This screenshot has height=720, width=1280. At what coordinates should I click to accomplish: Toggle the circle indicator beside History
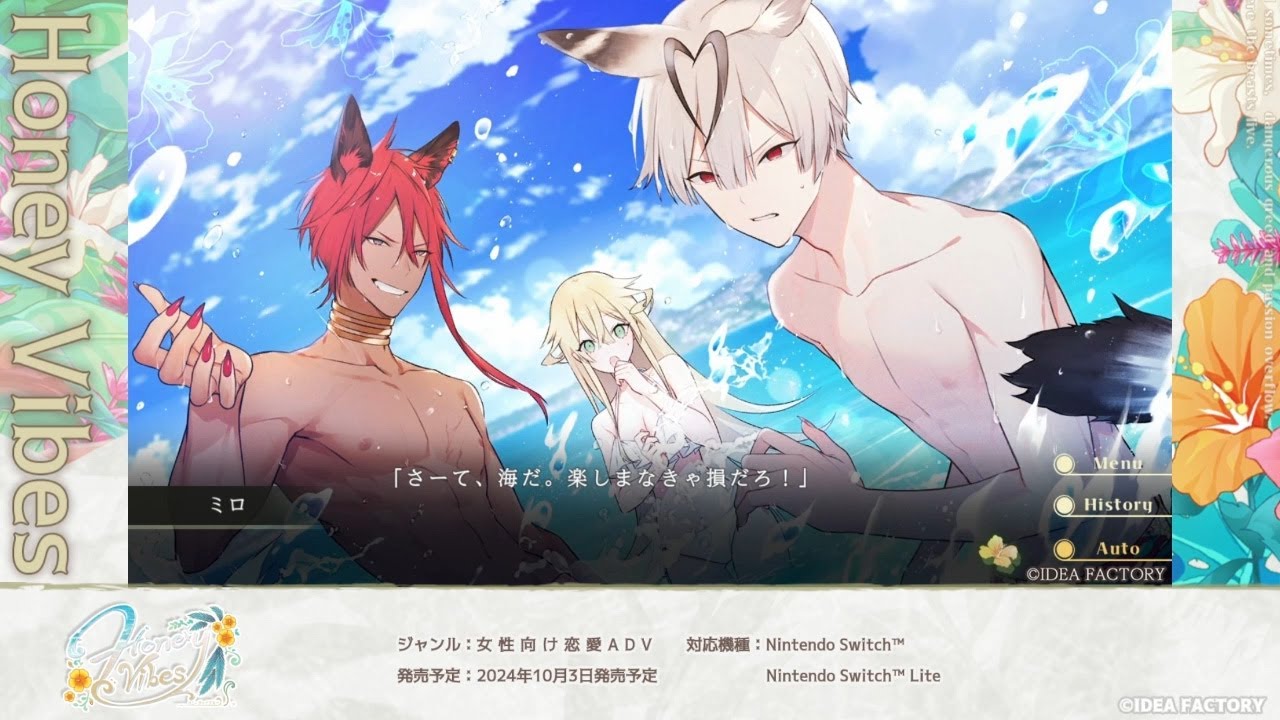click(1064, 506)
